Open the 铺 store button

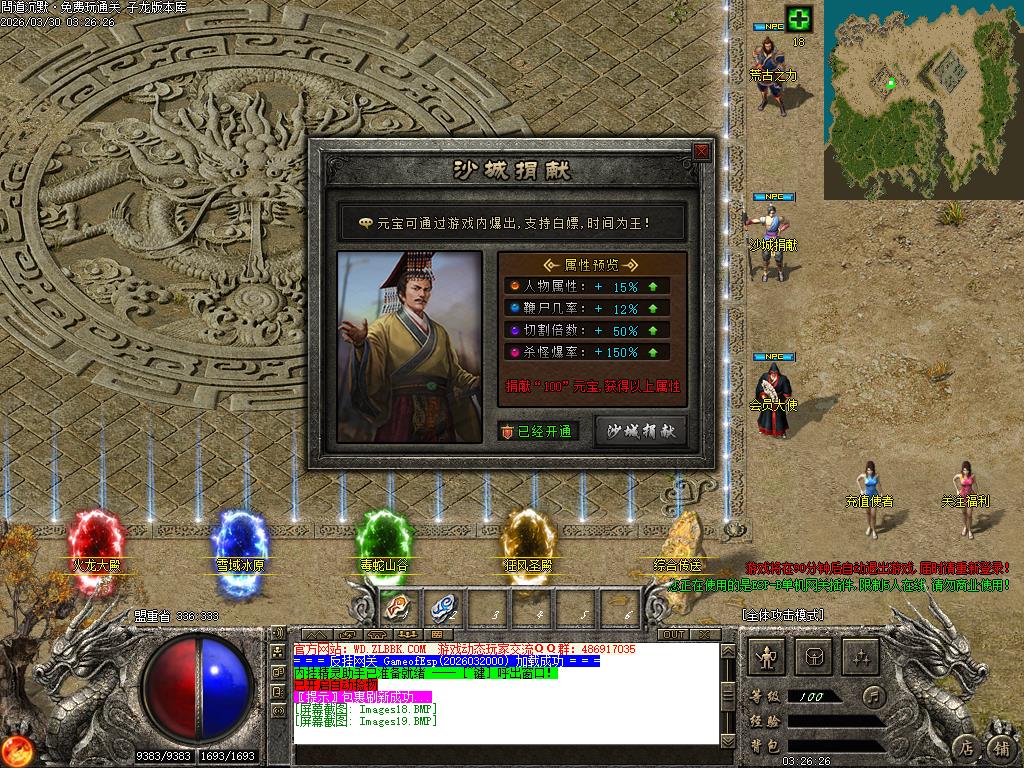pos(1000,746)
